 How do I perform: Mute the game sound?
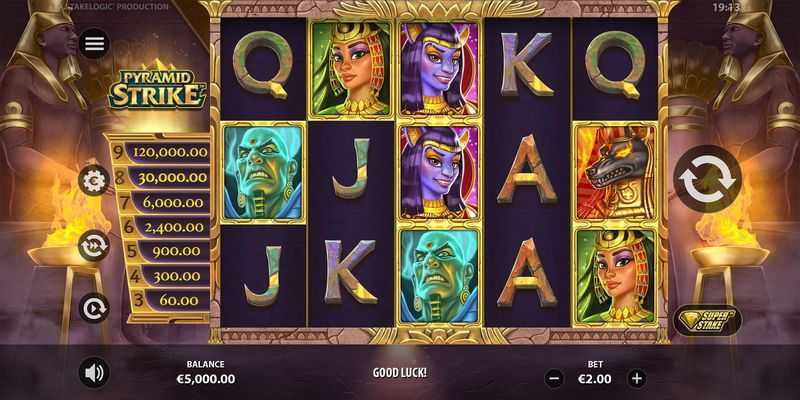pyautogui.click(x=94, y=374)
